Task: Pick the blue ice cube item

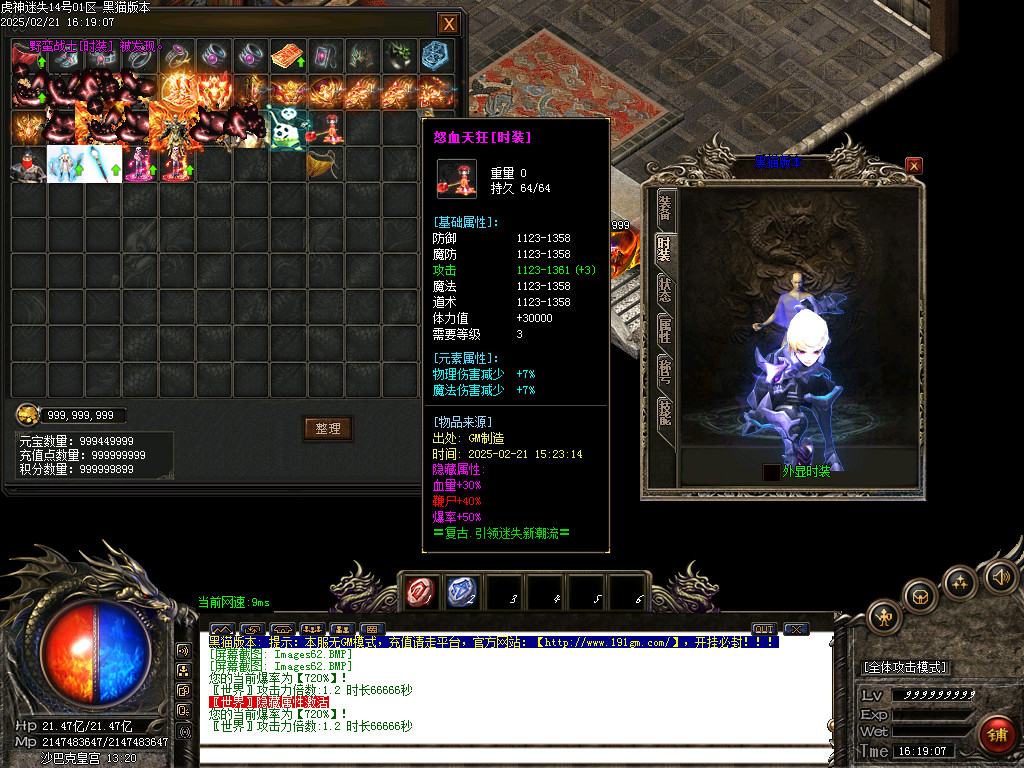Action: [436, 55]
